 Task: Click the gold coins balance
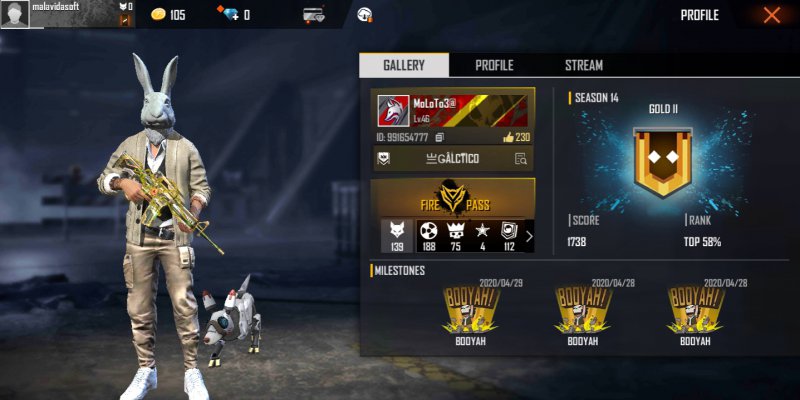[x=167, y=15]
